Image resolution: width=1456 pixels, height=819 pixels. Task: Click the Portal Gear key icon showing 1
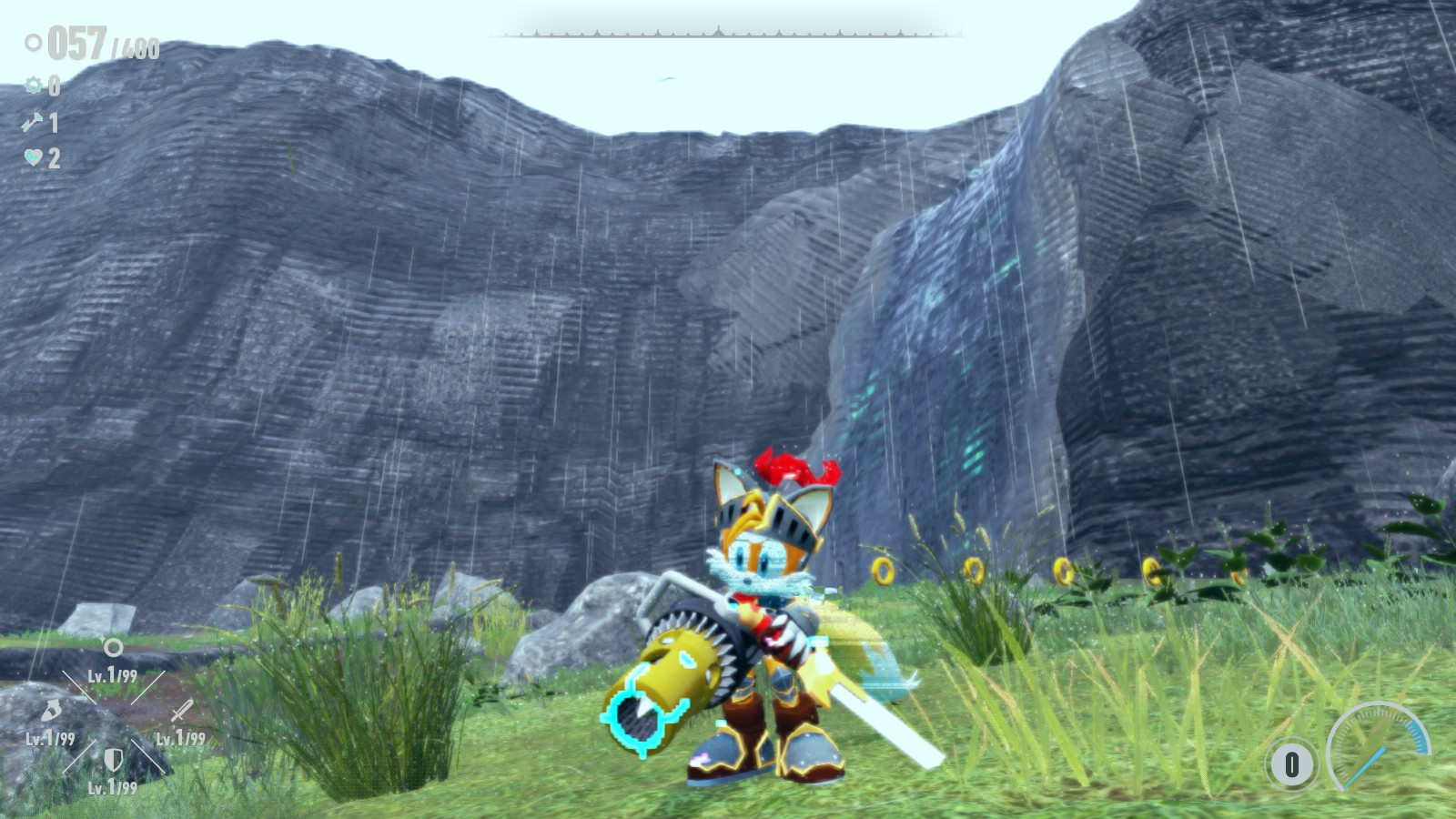pyautogui.click(x=34, y=123)
